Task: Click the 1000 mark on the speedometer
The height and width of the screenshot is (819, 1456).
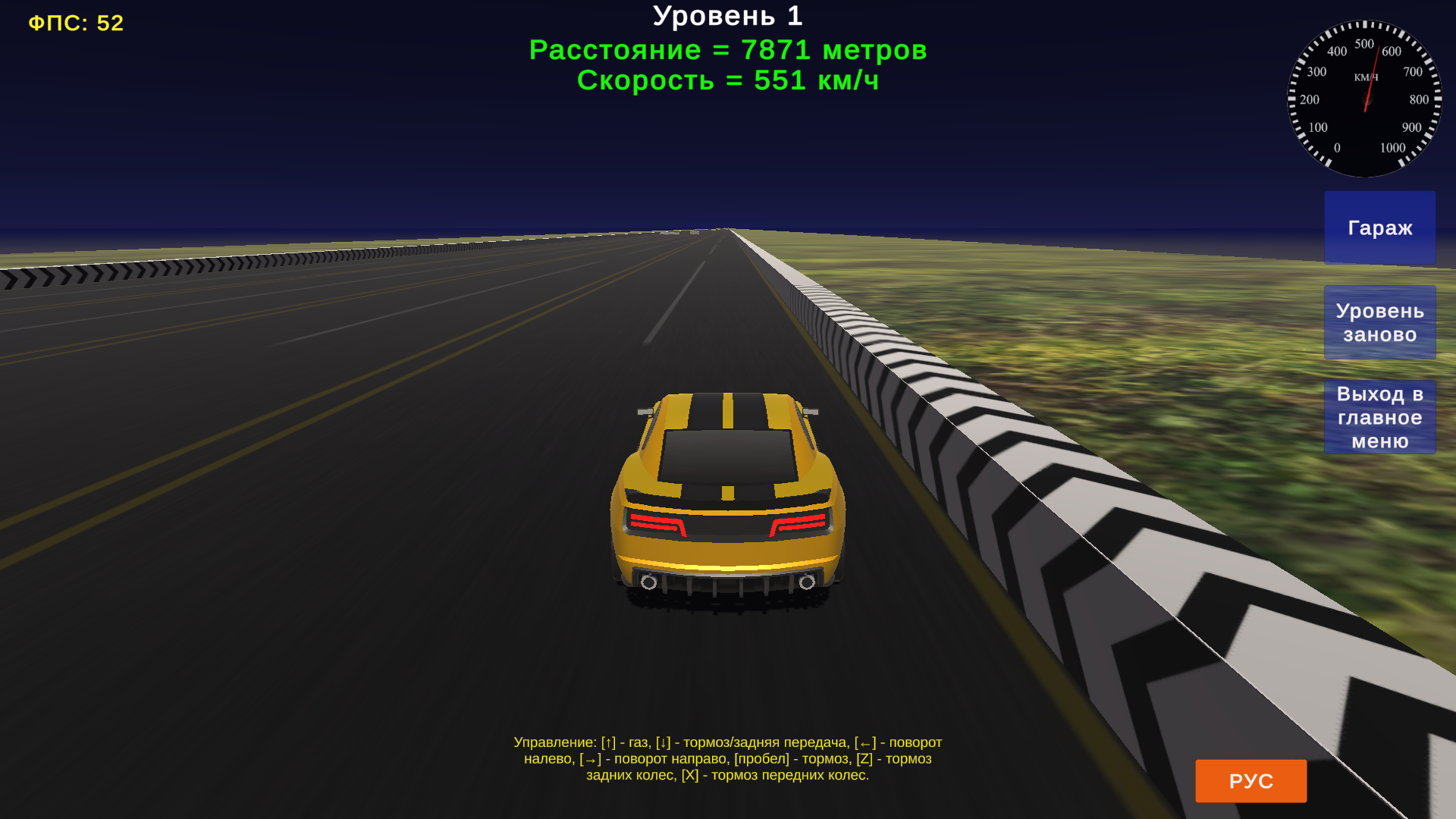Action: (1392, 147)
